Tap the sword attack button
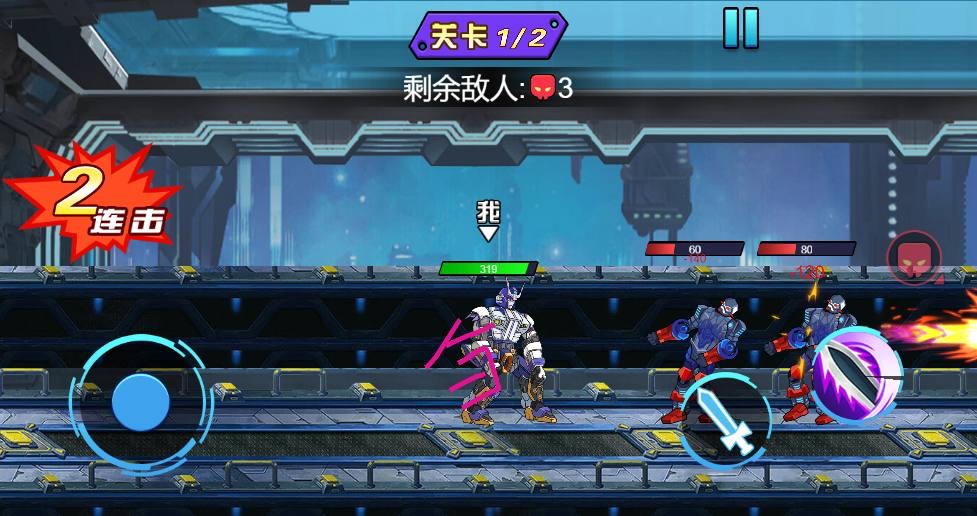Image resolution: width=977 pixels, height=516 pixels. pos(725,419)
